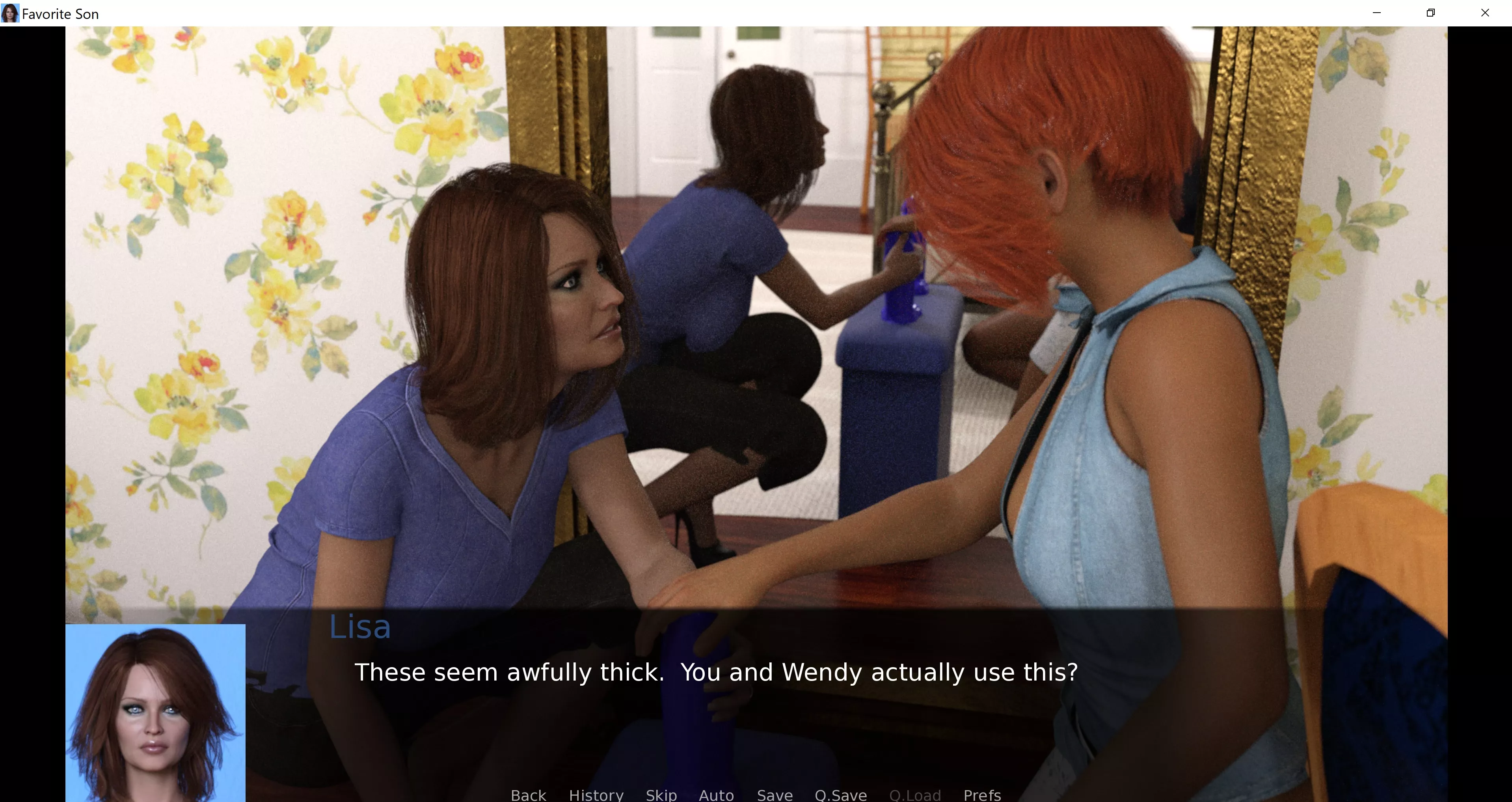The height and width of the screenshot is (802, 1512).
Task: Activate Skip mode
Action: pos(661,795)
